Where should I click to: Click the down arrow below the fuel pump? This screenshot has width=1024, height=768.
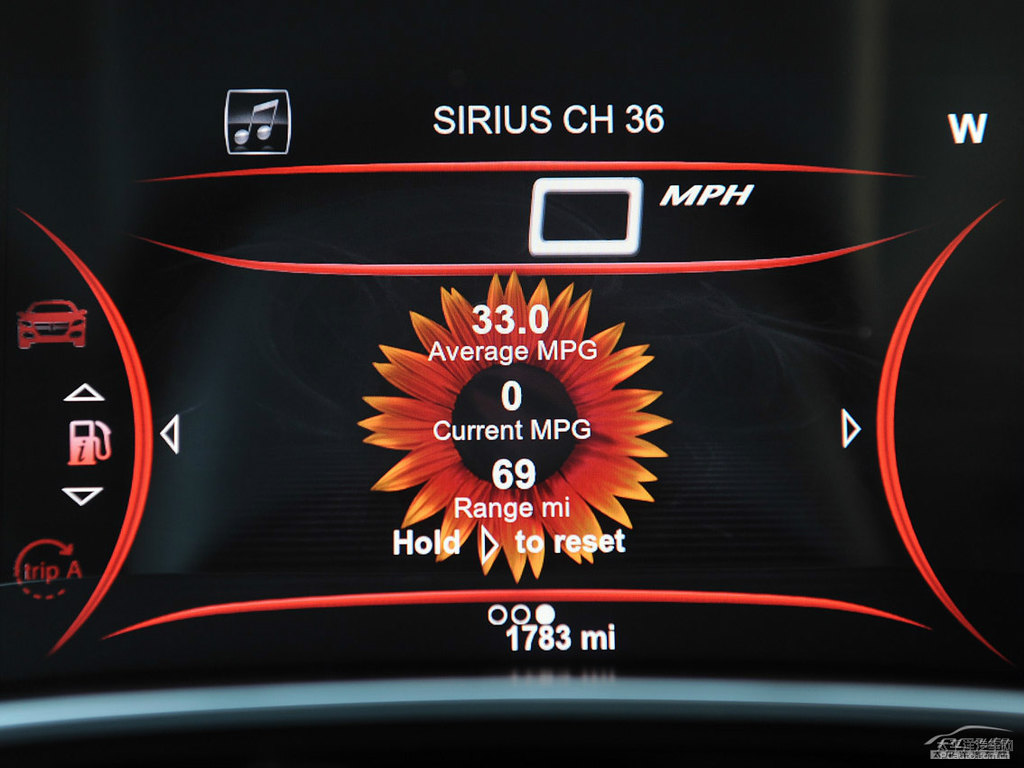pos(82,495)
